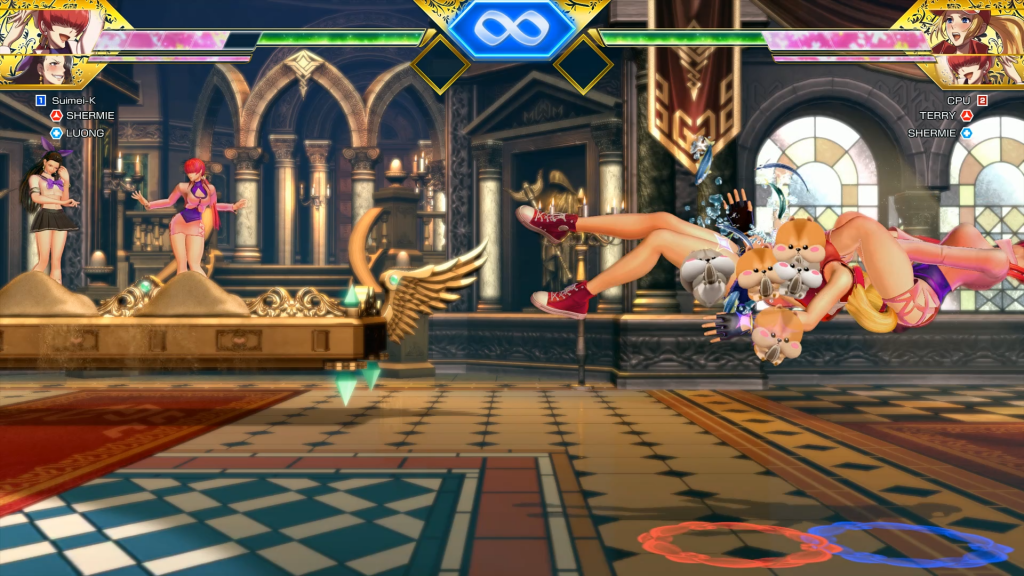Screen dimensions: 1024x576
Task: Select the CPU's Shermie partner portrait
Action: [x=986, y=69]
